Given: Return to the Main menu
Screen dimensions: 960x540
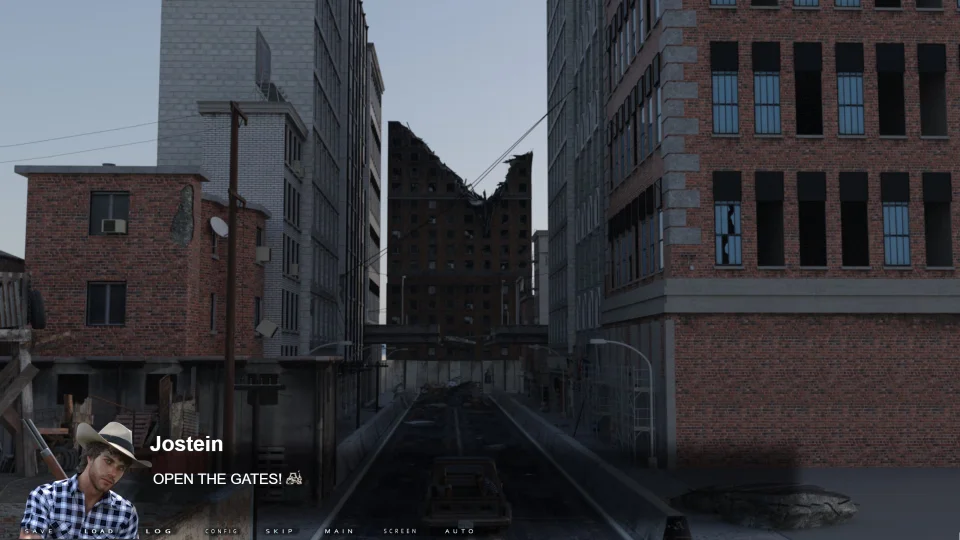Looking at the screenshot, I should coord(340,531).
